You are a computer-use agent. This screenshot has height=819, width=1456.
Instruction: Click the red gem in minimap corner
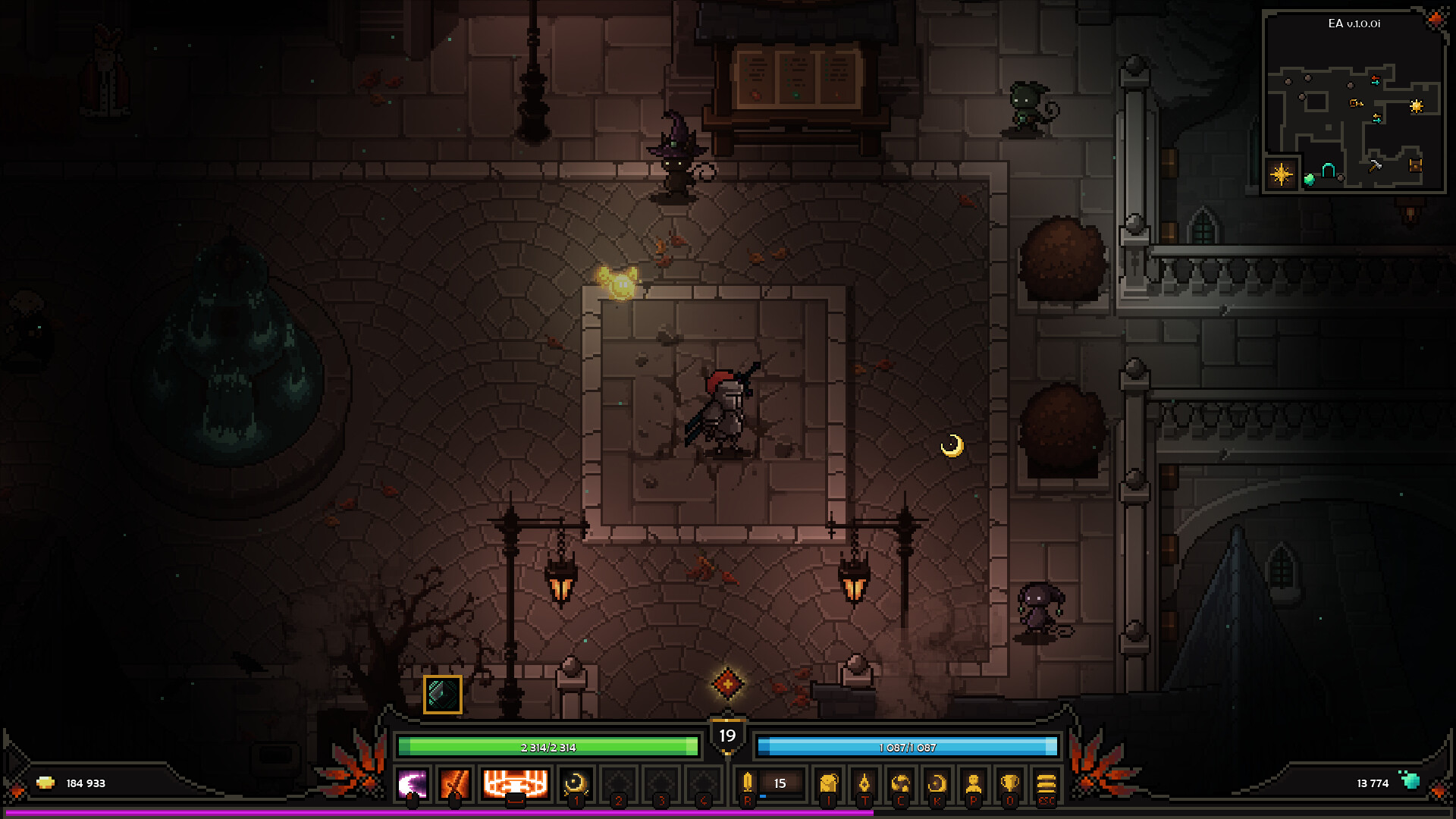[1436, 19]
